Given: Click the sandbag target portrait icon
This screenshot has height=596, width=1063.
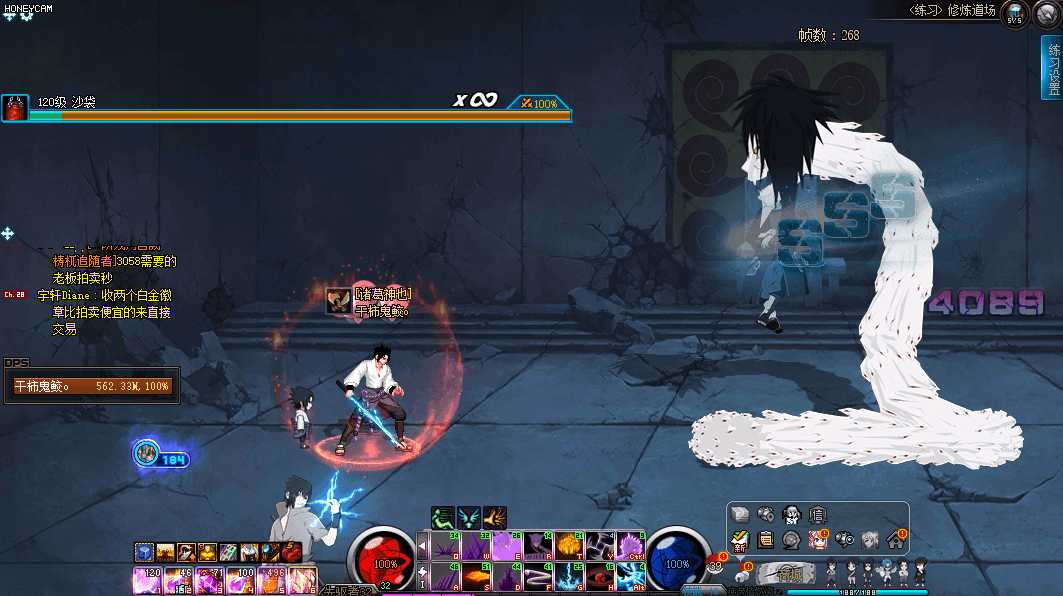Looking at the screenshot, I should coord(14,108).
